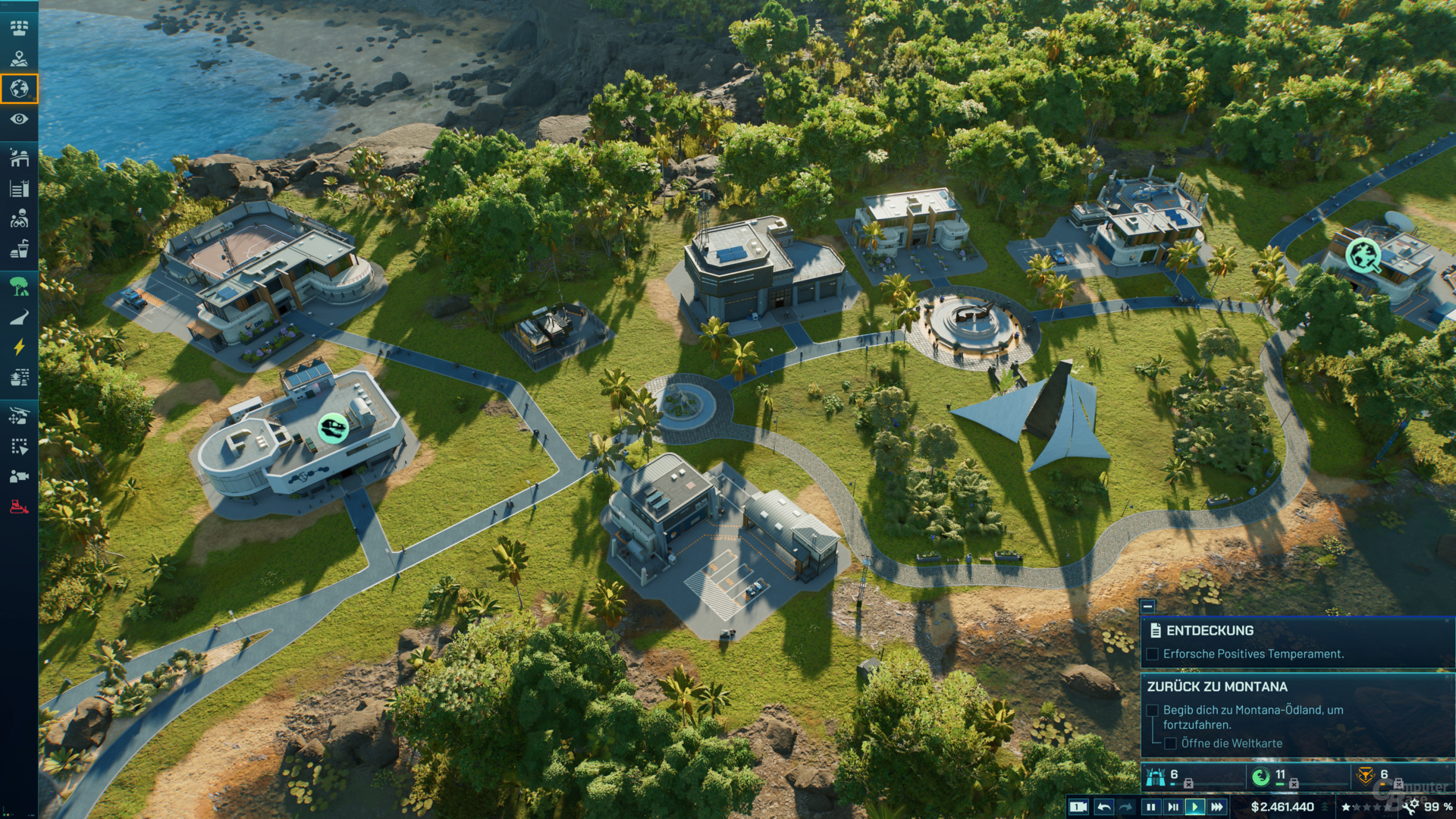
Task: Set game speed to normal play
Action: [x=1194, y=807]
